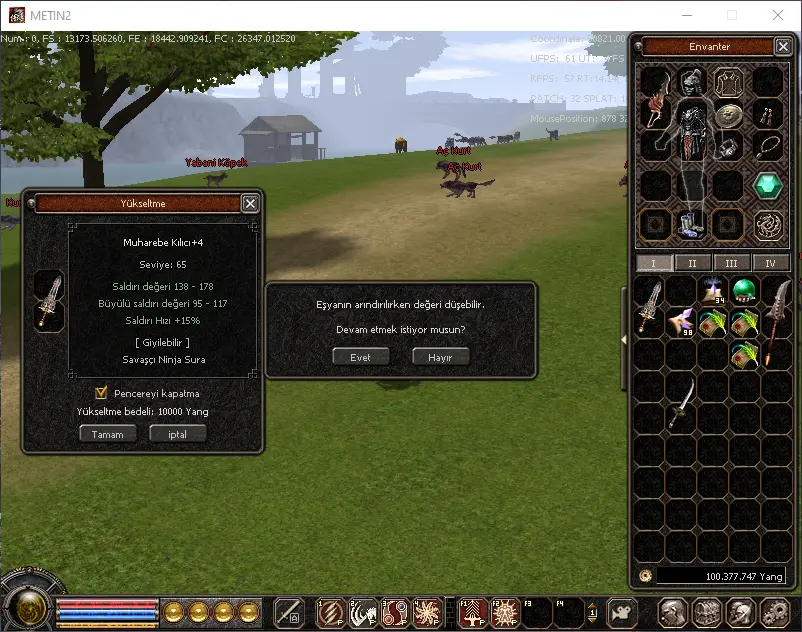This screenshot has height=632, width=802.
Task: Select the green gem equipment slot
Action: [767, 186]
